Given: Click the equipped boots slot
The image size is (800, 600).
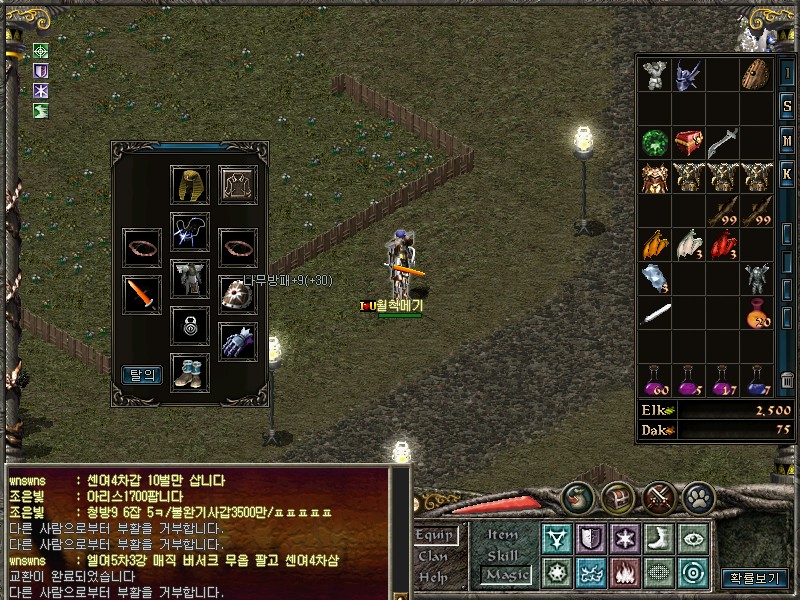Looking at the screenshot, I should (x=189, y=371).
